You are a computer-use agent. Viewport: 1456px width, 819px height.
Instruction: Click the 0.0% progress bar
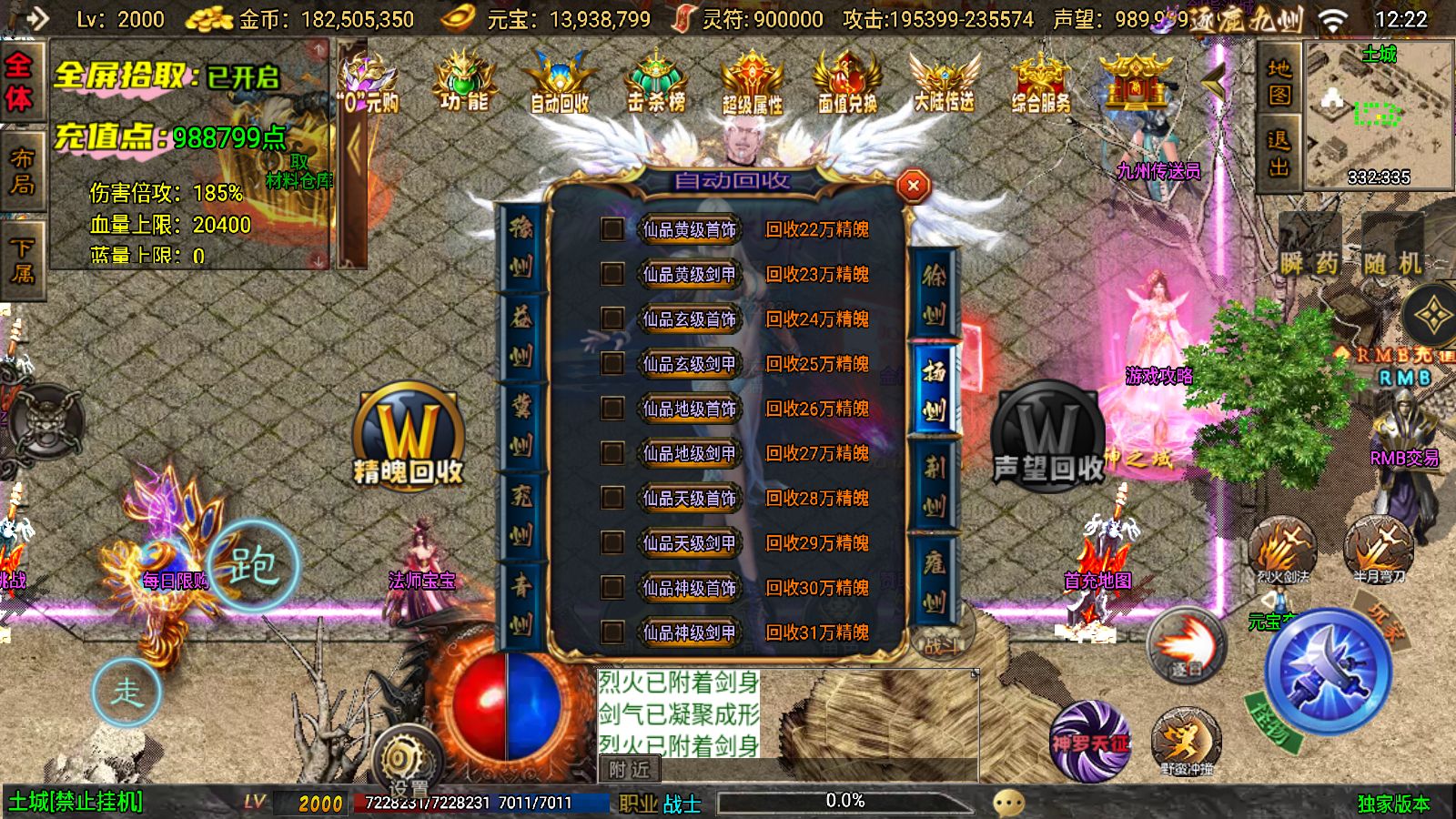(846, 801)
